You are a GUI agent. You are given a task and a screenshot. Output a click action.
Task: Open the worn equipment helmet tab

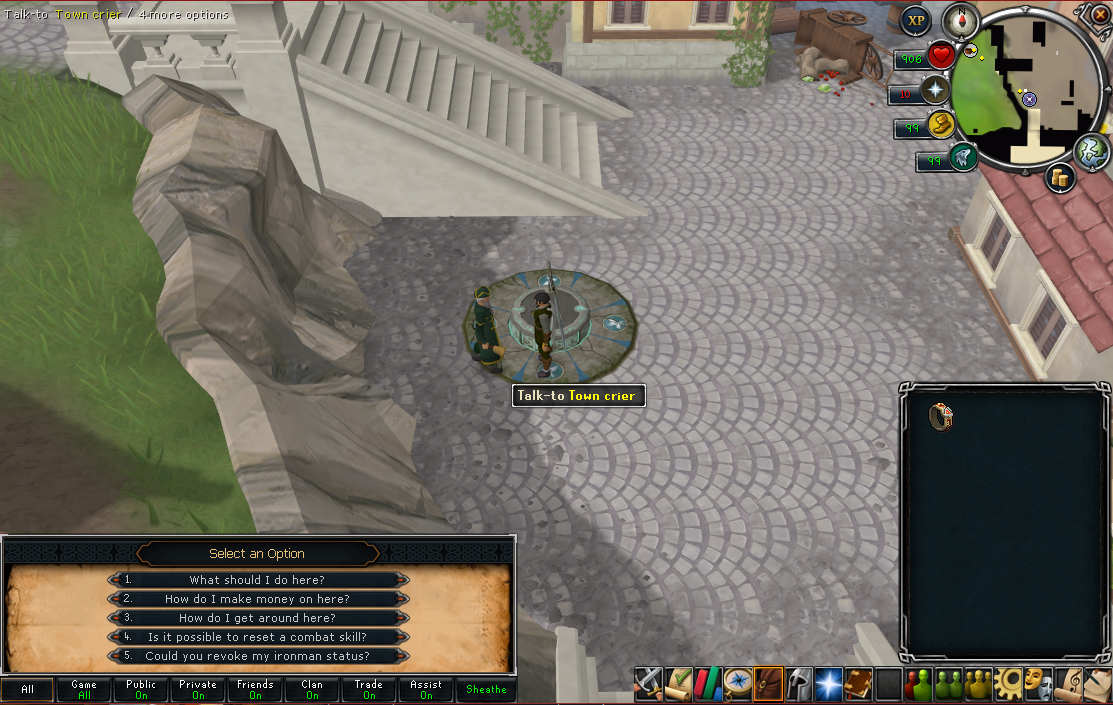[799, 683]
